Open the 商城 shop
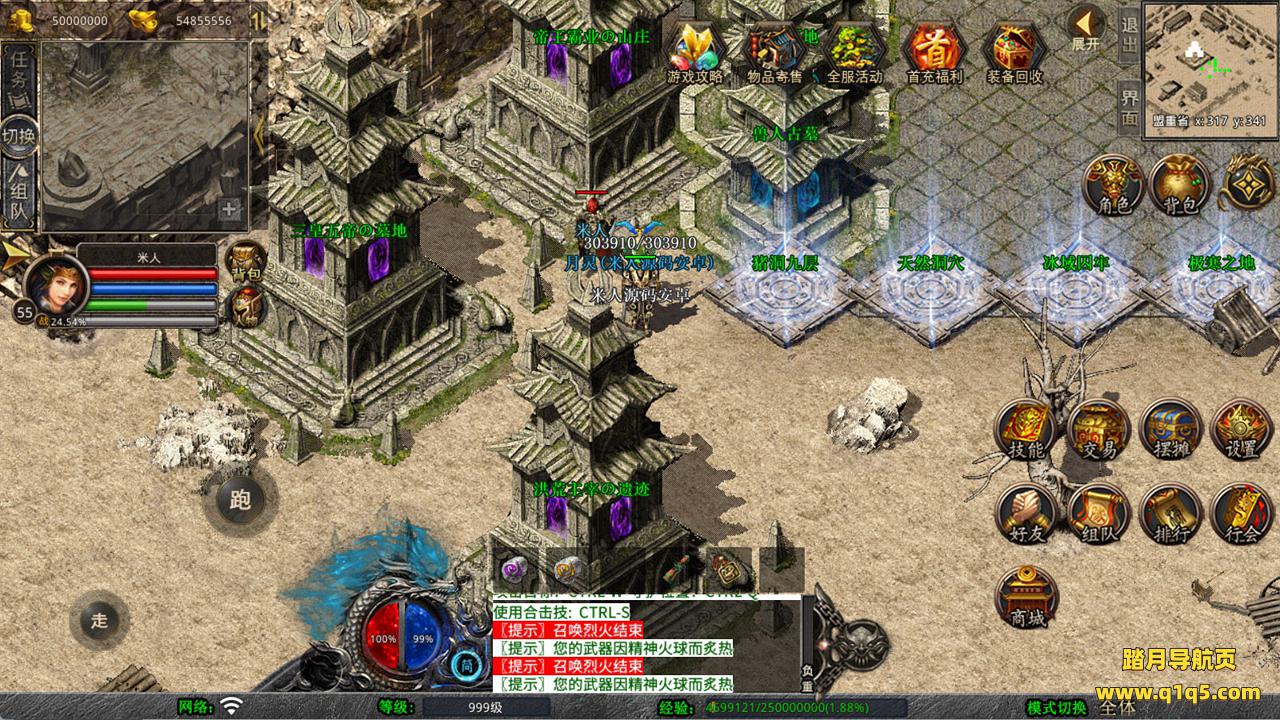 click(x=1027, y=598)
